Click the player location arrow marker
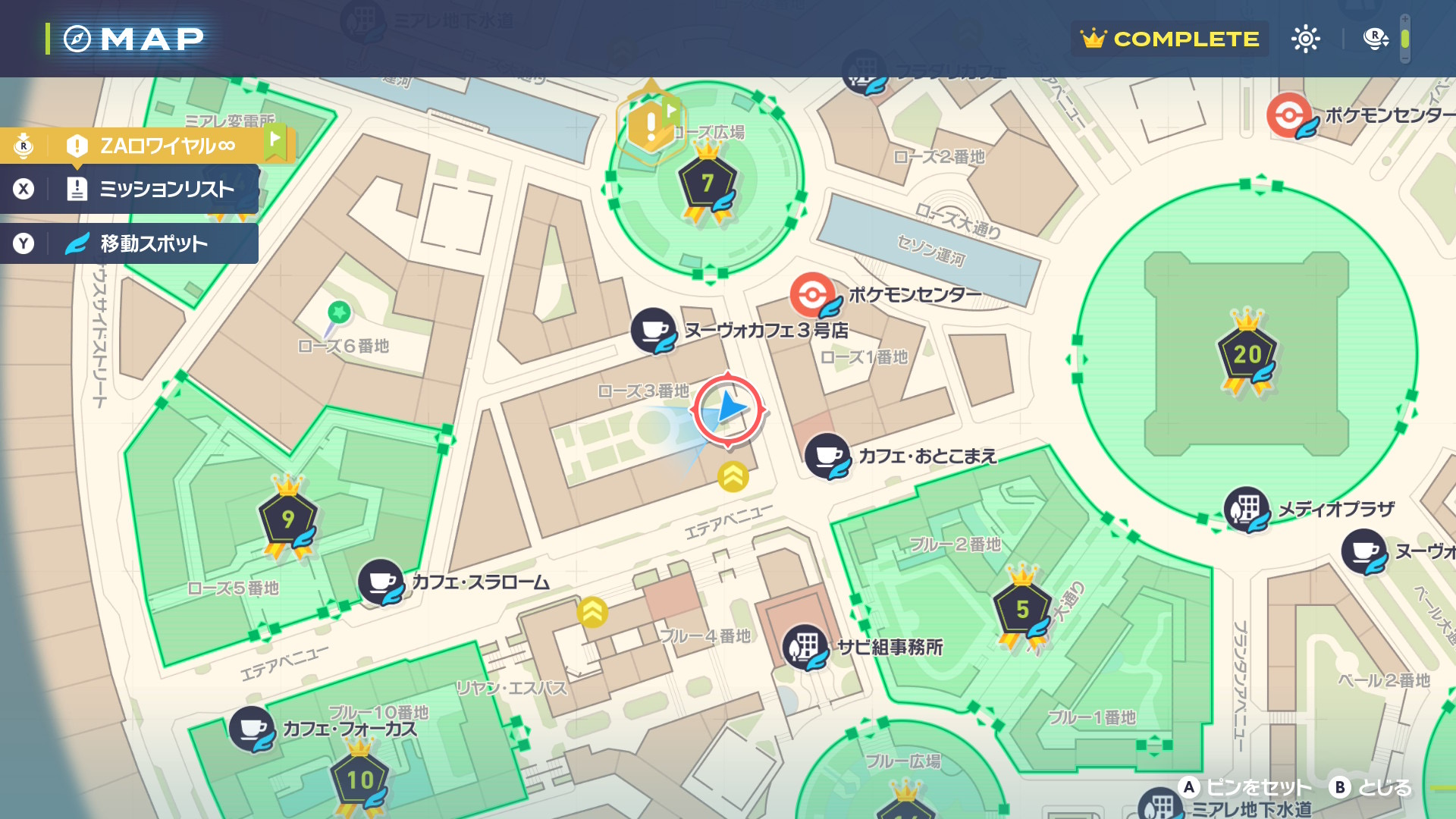 point(728,409)
